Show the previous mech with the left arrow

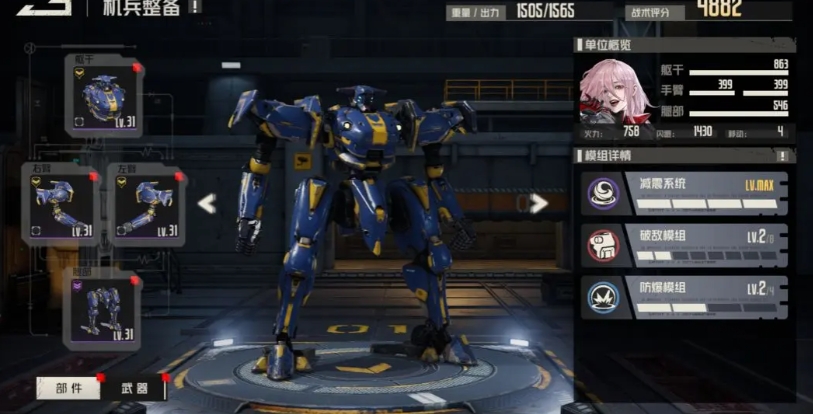207,204
